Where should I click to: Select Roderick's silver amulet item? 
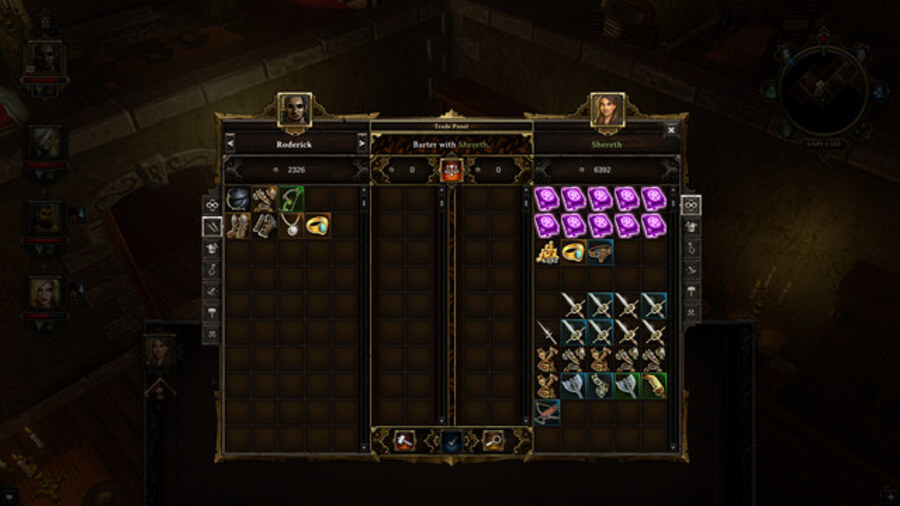point(292,224)
